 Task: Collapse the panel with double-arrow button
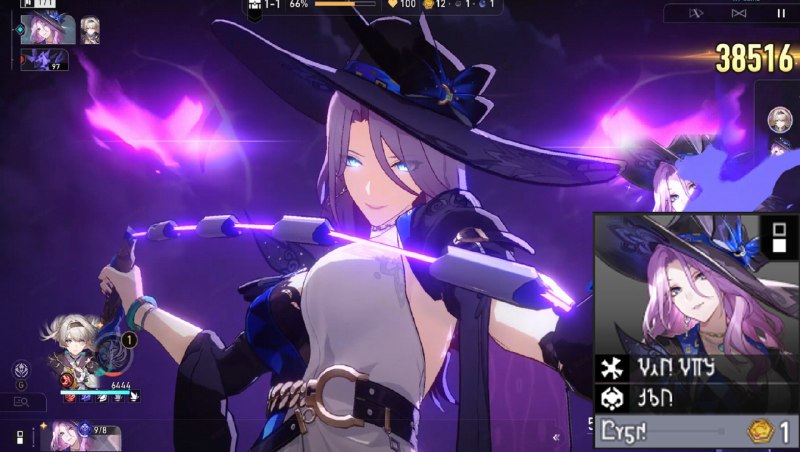pyautogui.click(x=556, y=437)
